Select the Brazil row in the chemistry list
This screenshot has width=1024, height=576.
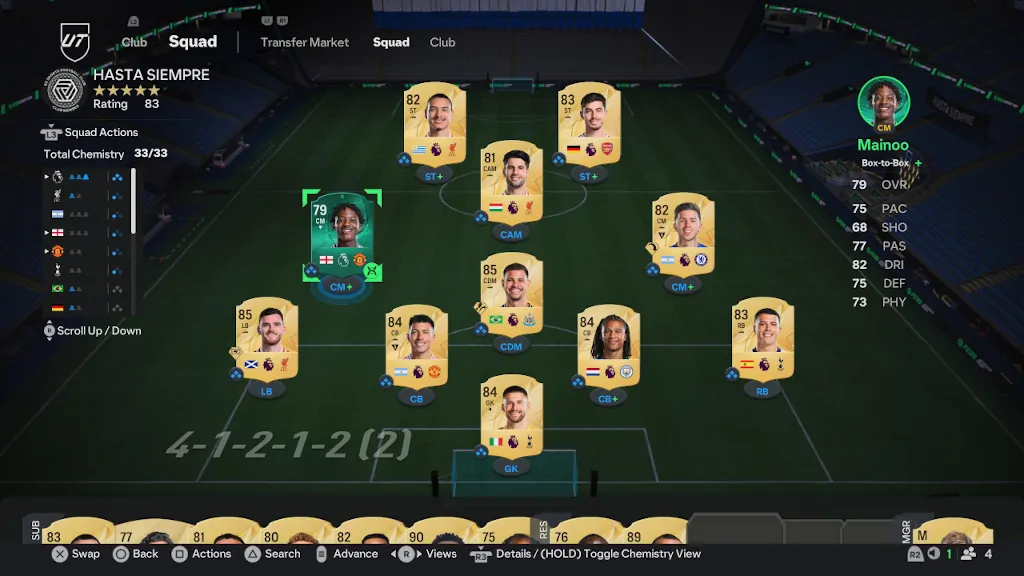(85, 288)
